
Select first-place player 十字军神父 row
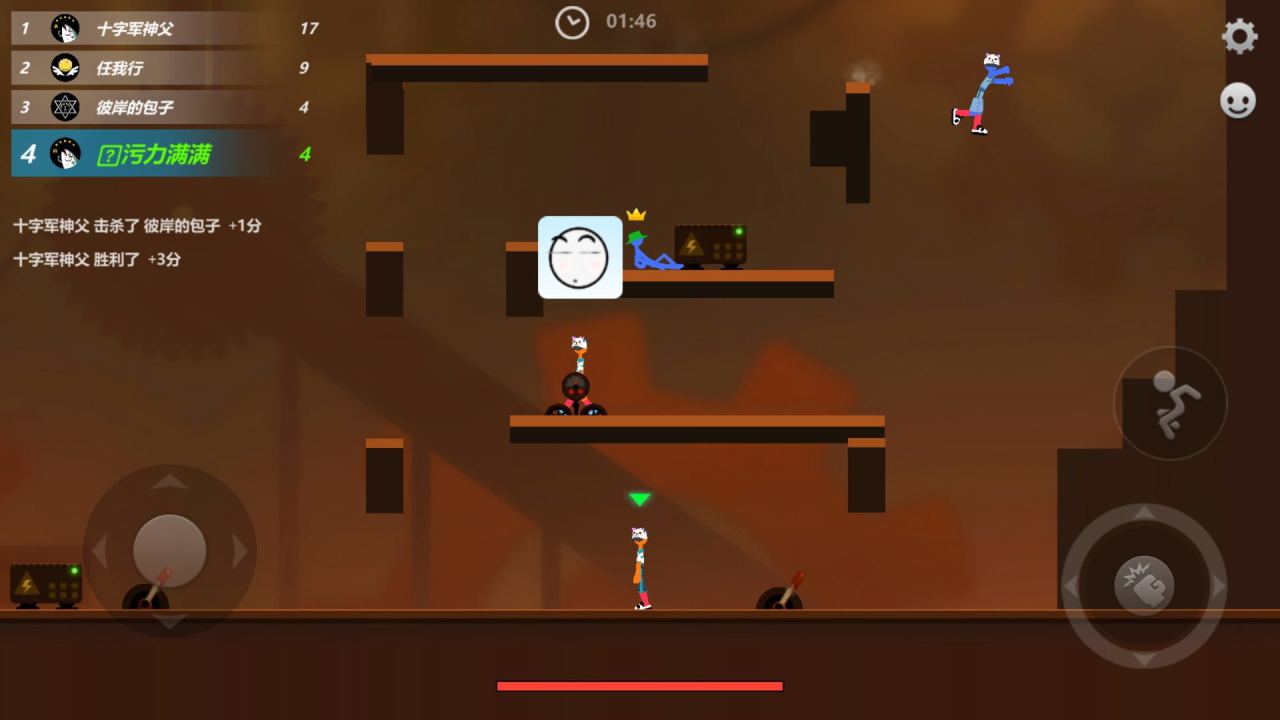(x=165, y=29)
